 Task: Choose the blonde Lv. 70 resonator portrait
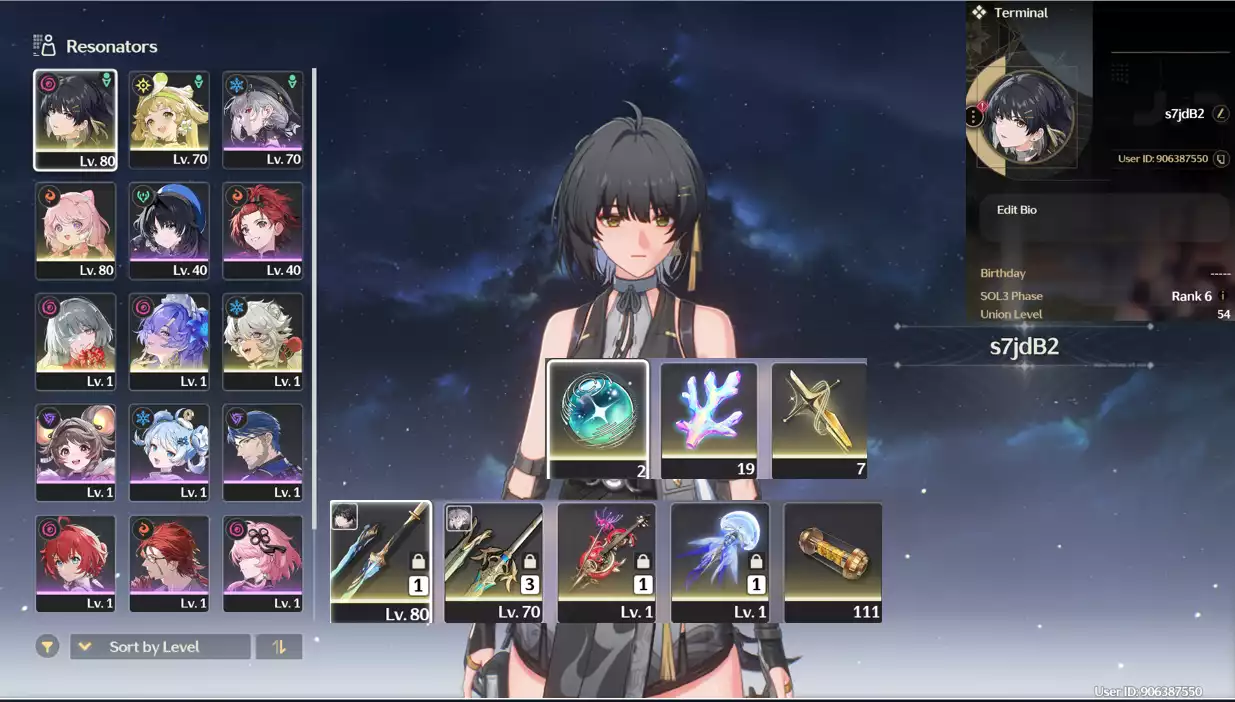(169, 119)
